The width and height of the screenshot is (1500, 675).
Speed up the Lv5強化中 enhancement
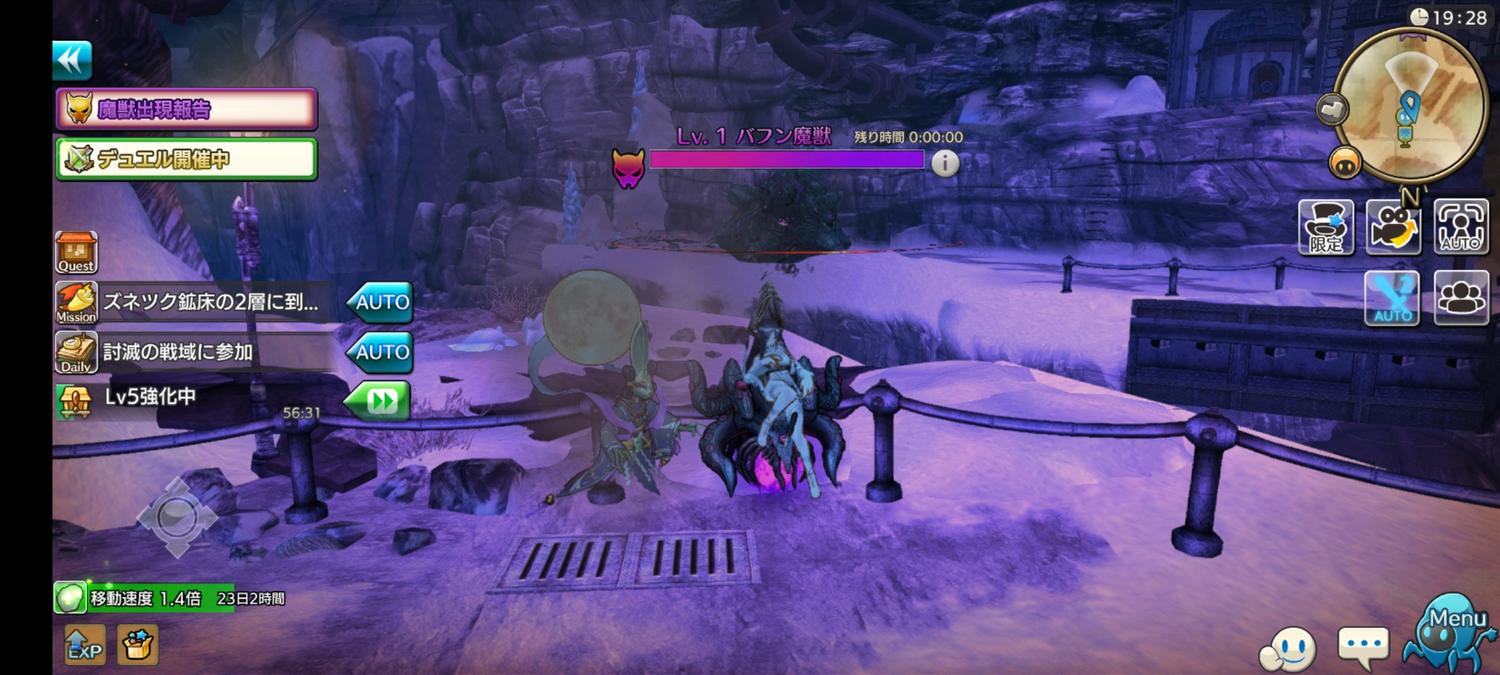[377, 400]
